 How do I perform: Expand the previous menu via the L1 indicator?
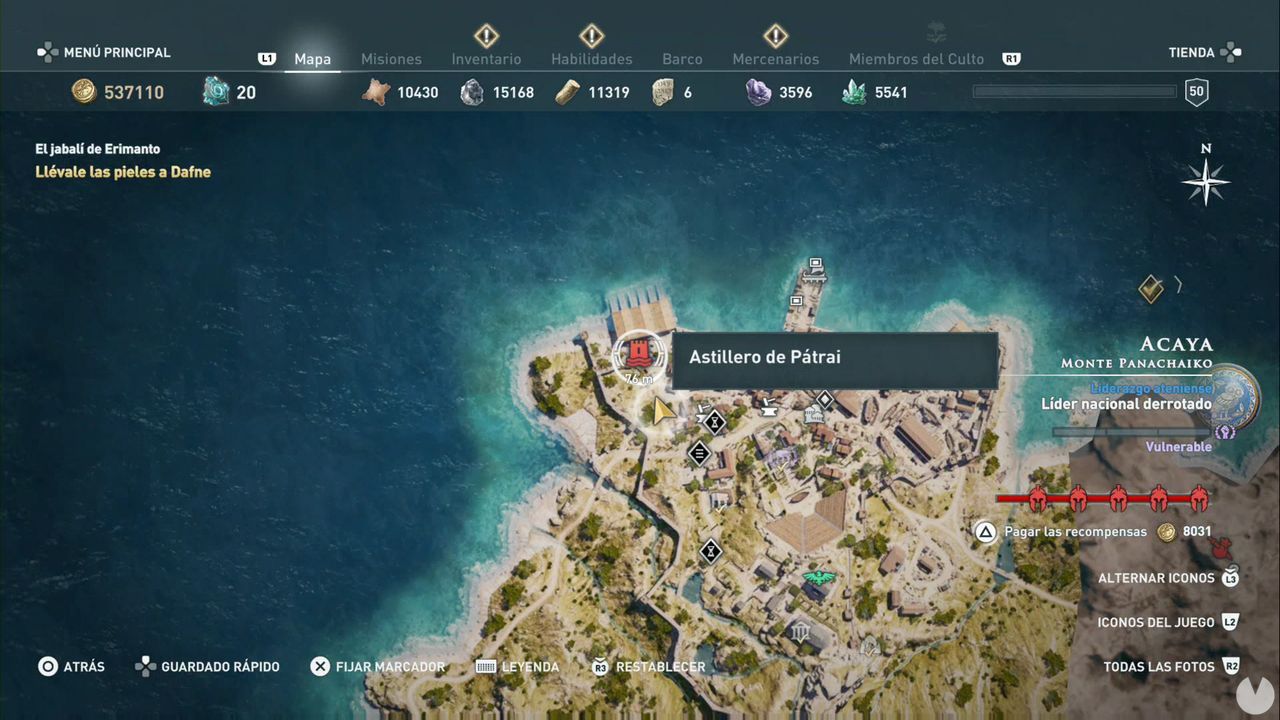point(266,58)
